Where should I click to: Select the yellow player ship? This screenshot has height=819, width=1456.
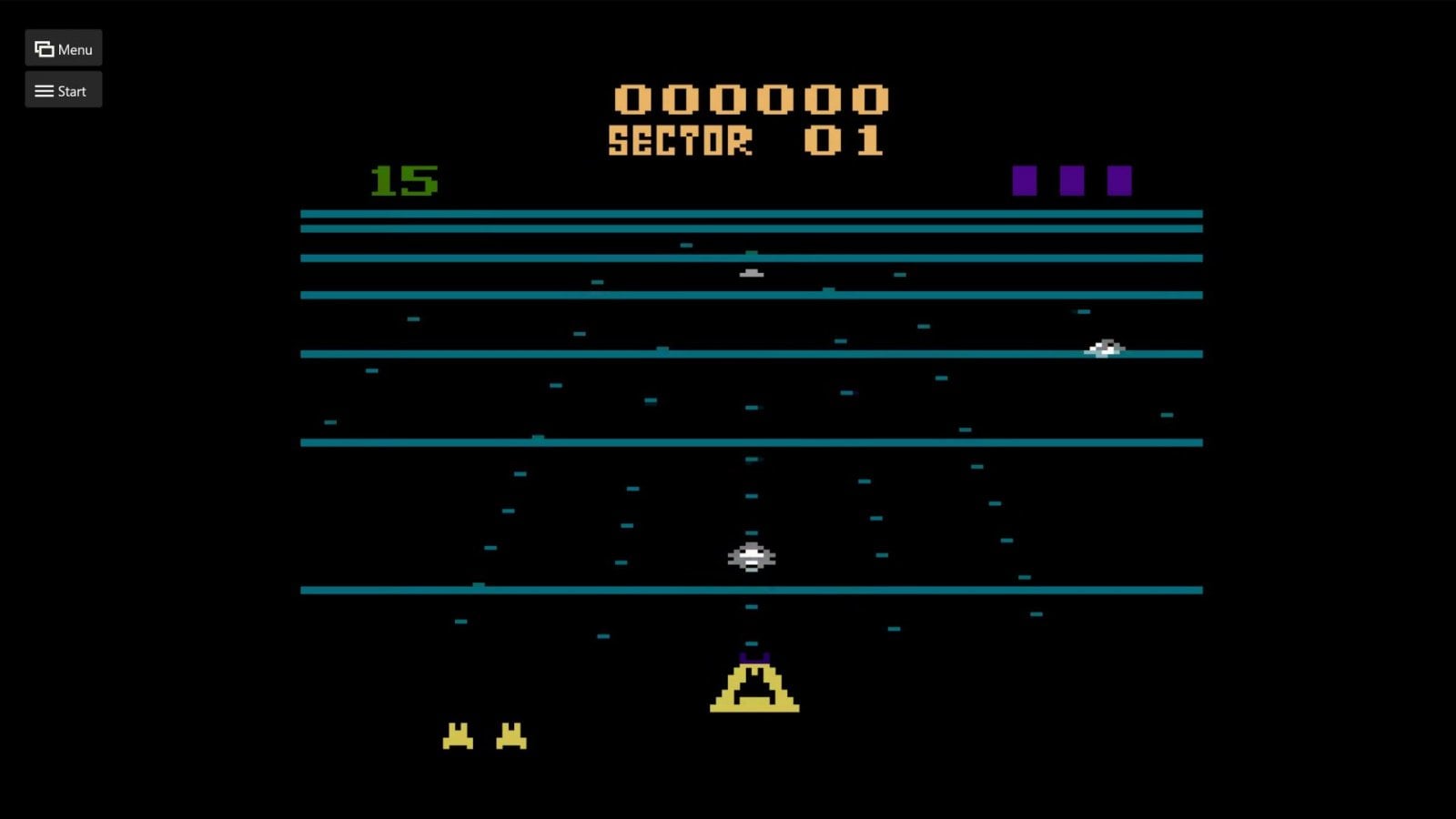753,687
